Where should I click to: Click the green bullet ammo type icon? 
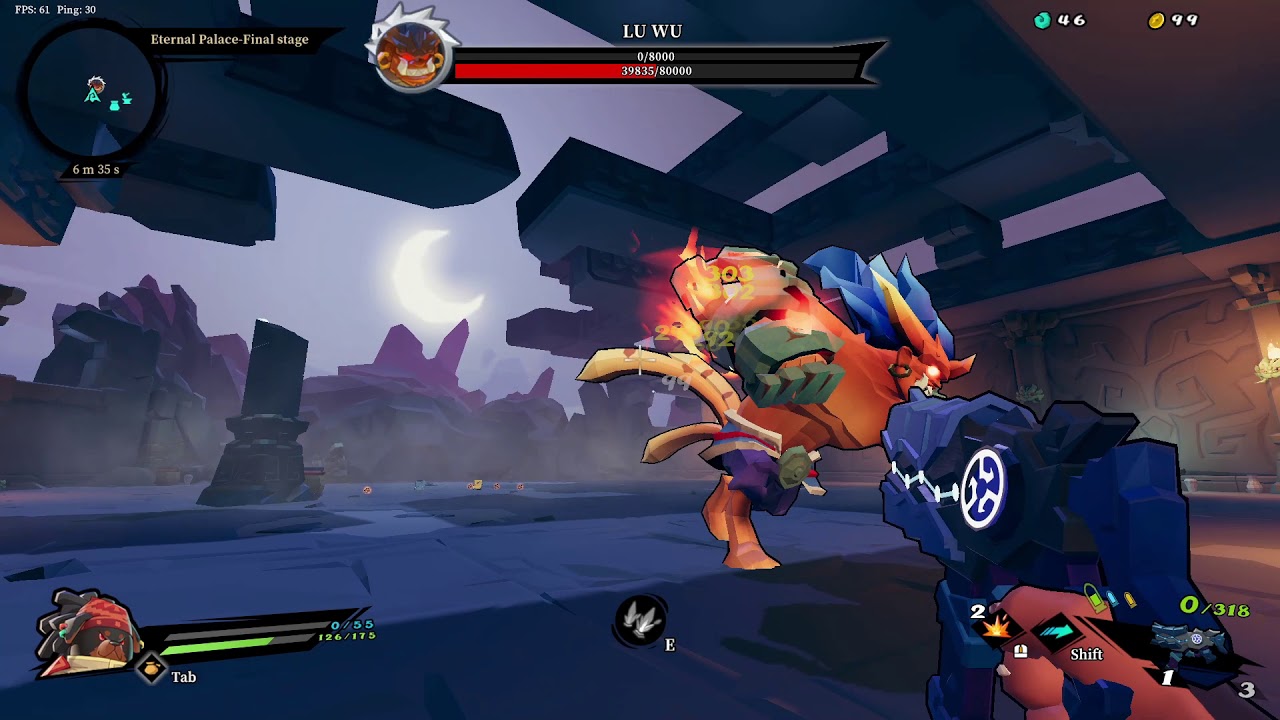coord(1095,598)
